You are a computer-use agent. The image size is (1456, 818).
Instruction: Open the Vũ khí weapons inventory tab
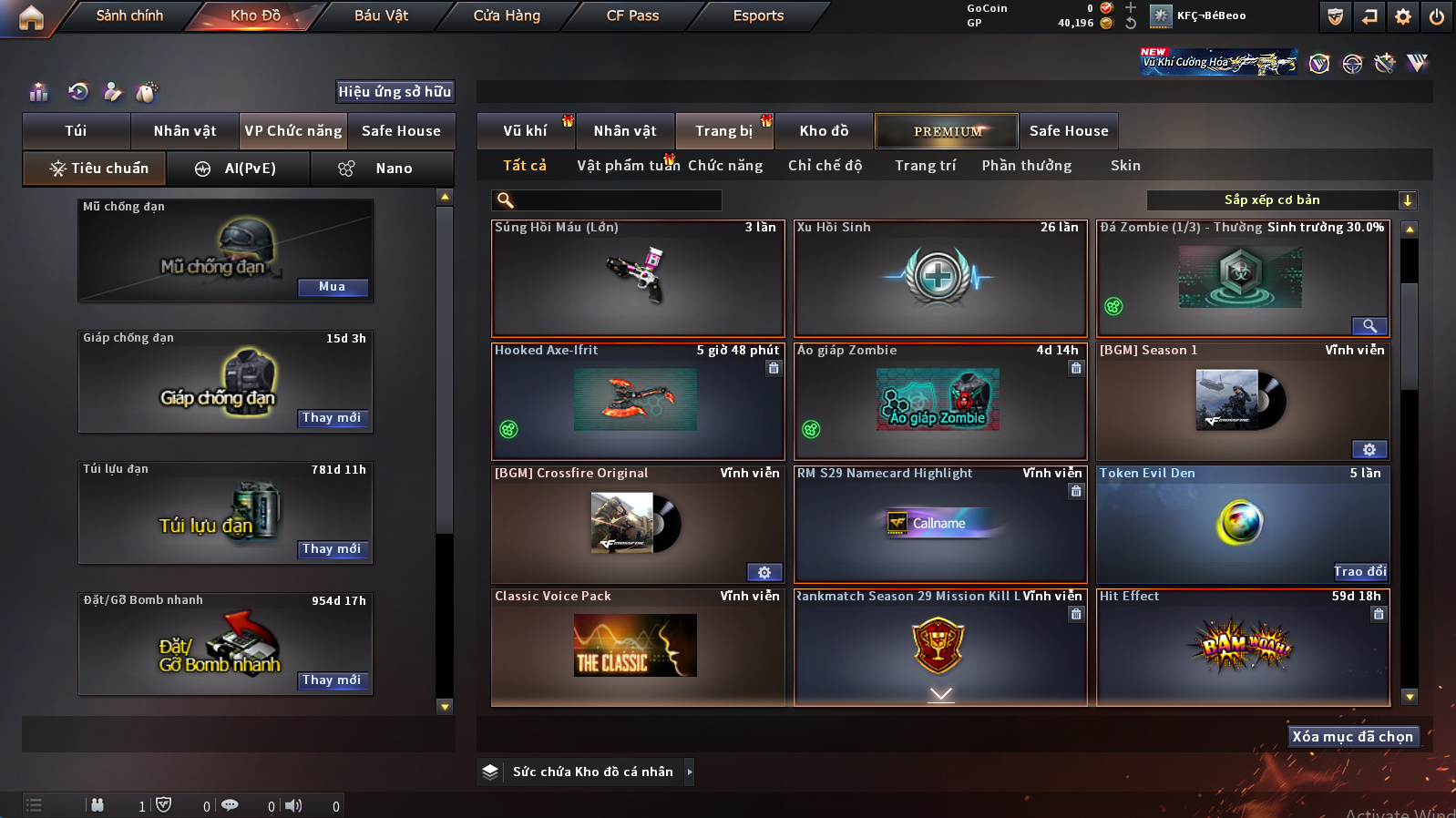click(526, 131)
